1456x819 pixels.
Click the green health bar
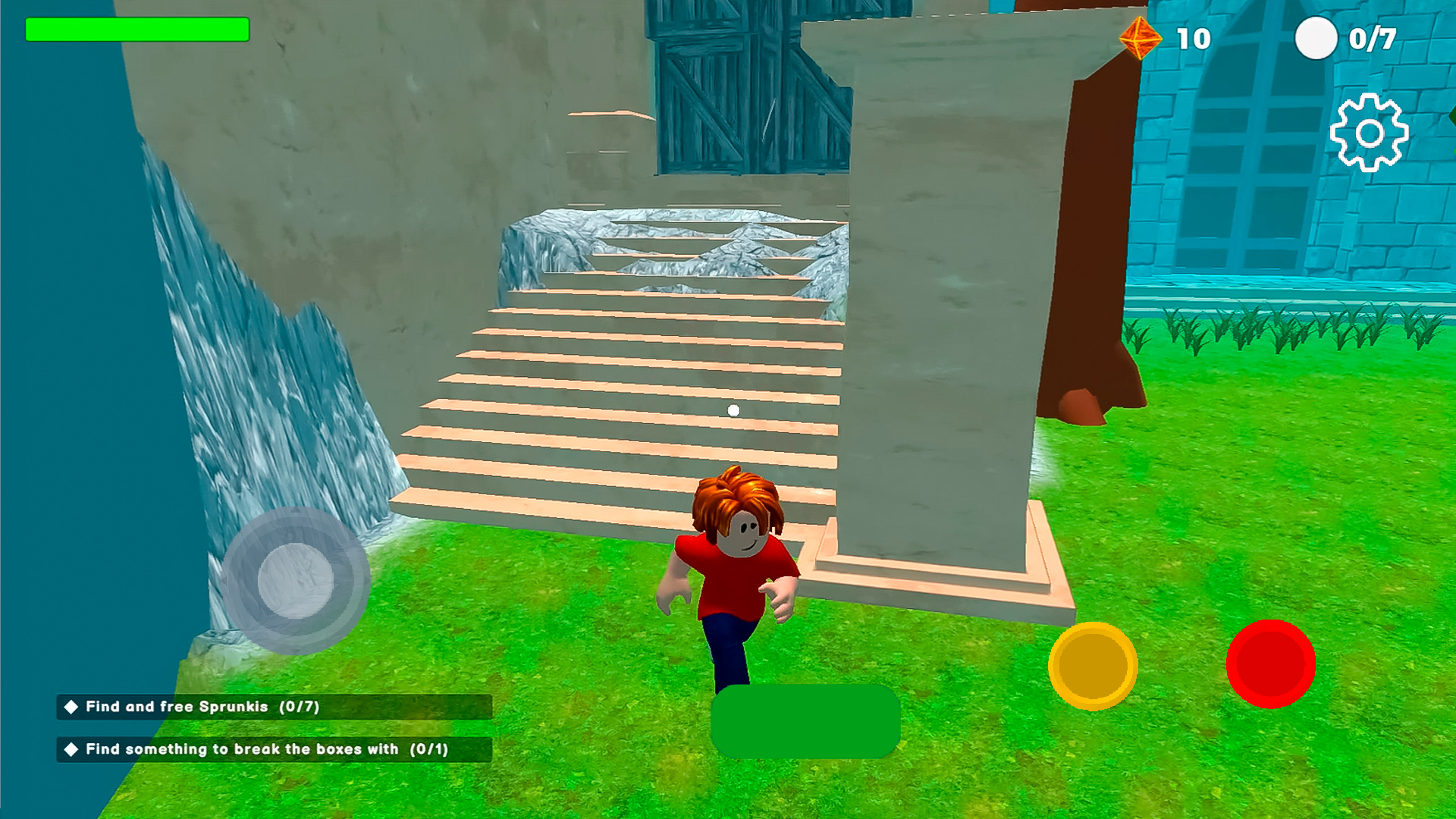tap(136, 30)
